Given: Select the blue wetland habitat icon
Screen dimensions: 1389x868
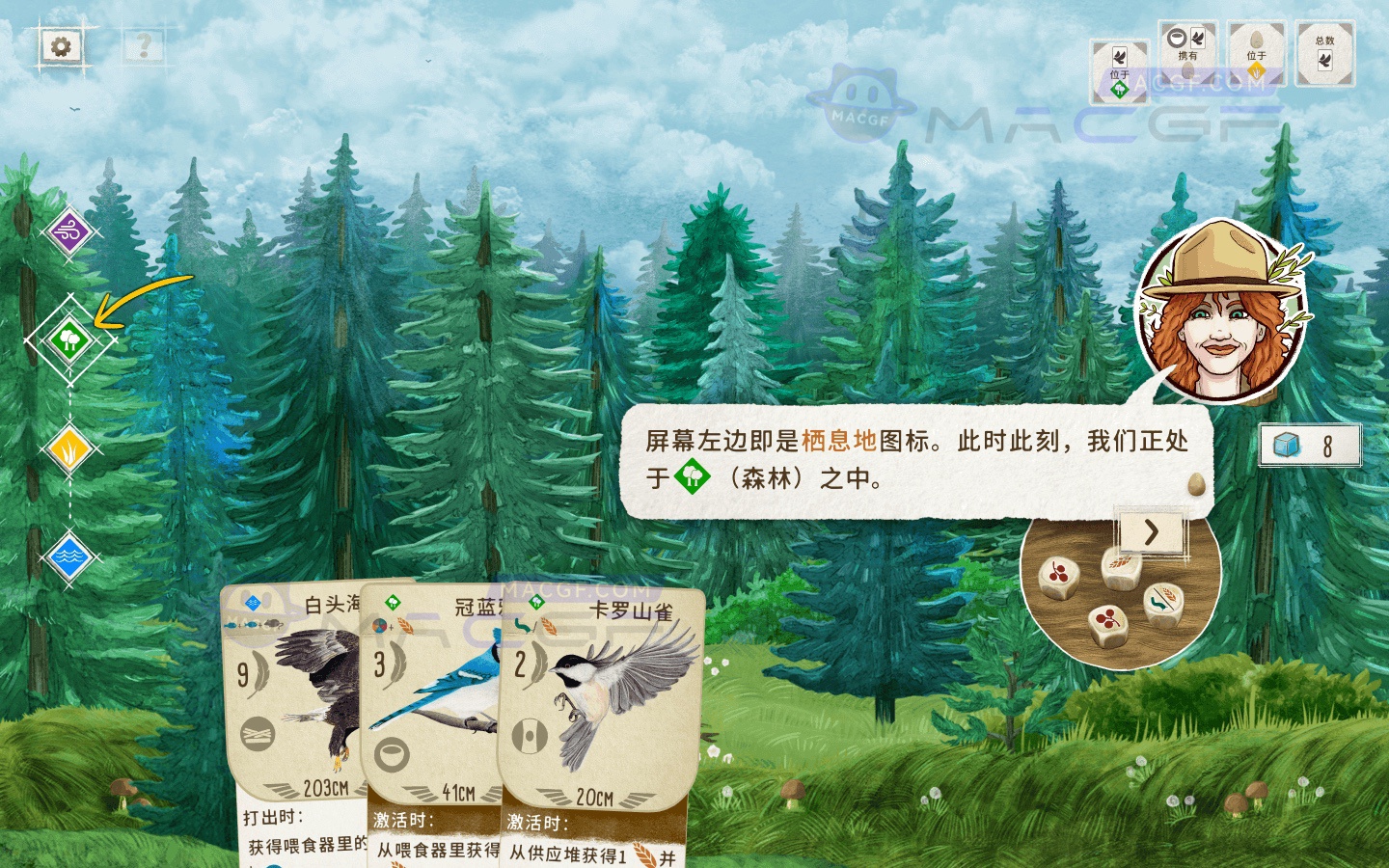Looking at the screenshot, I should [x=68, y=557].
